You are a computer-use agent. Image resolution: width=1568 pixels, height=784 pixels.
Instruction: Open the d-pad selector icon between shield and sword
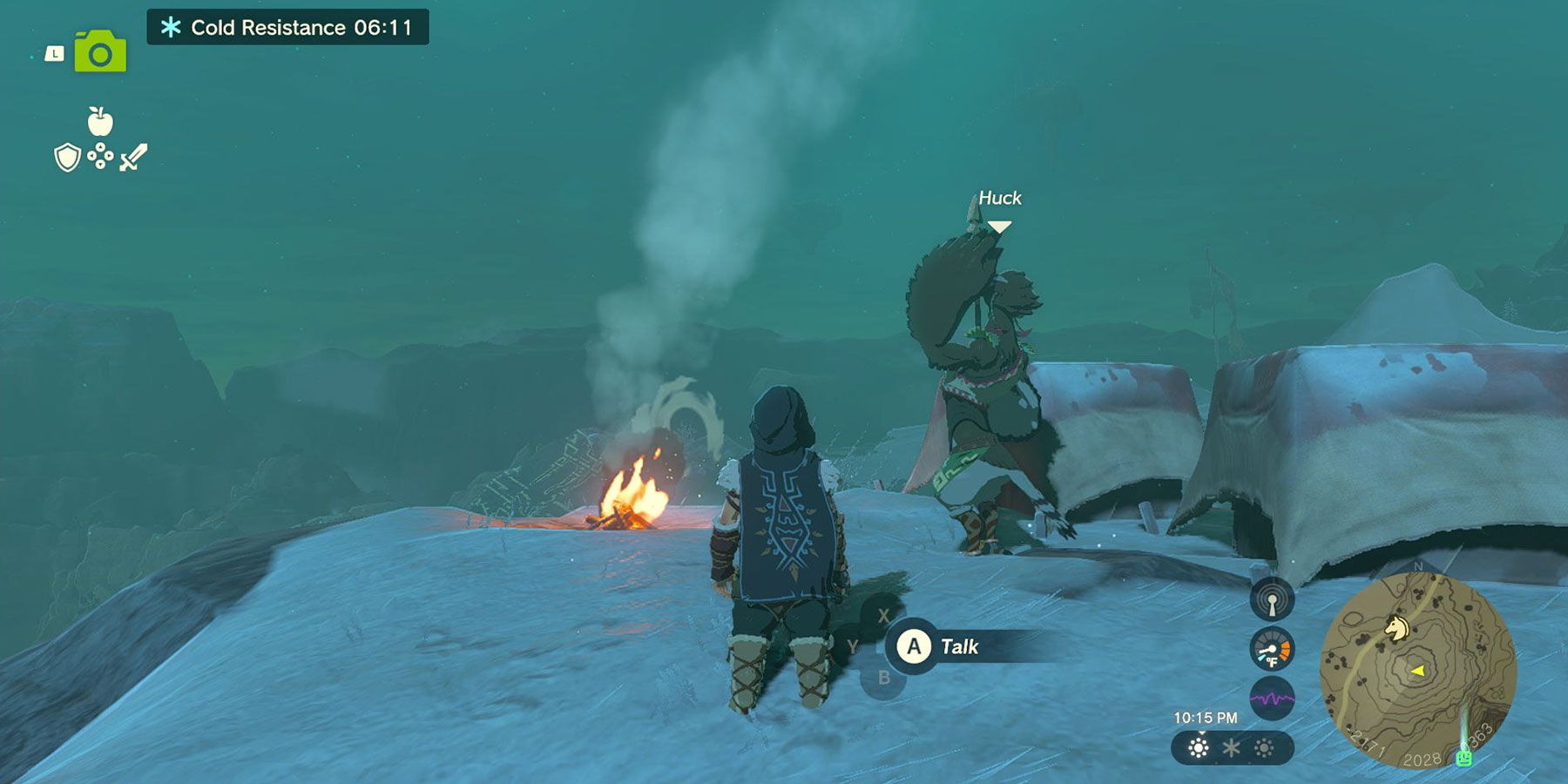tap(98, 155)
